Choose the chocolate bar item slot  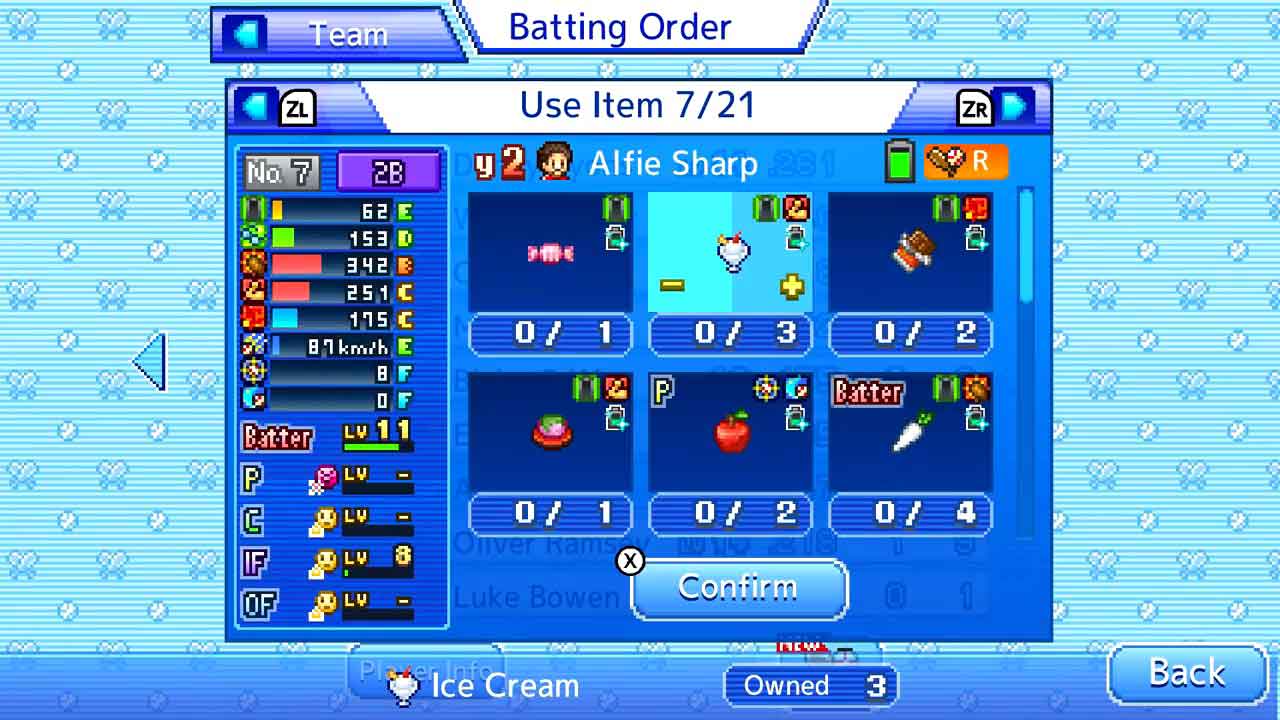click(910, 253)
